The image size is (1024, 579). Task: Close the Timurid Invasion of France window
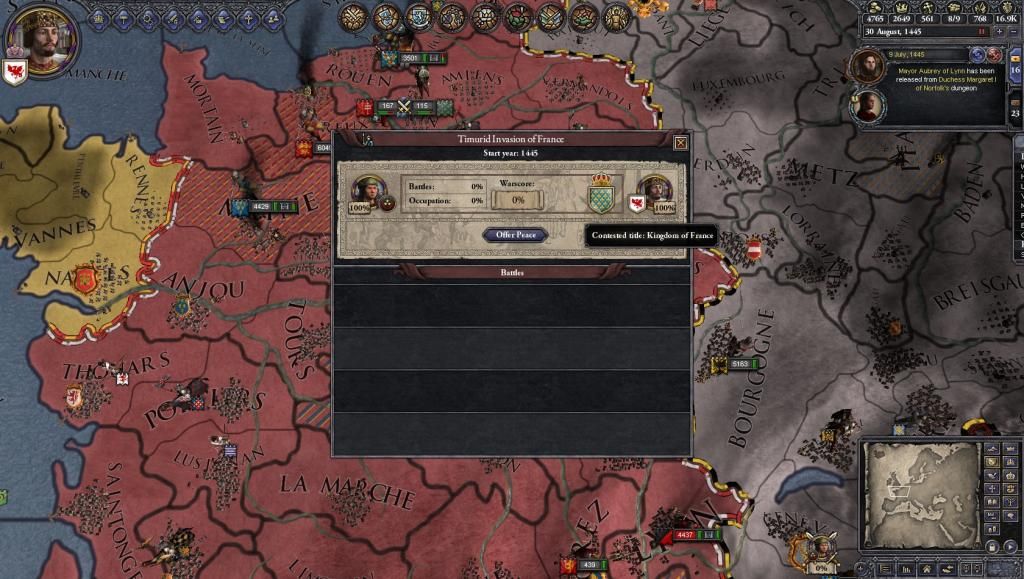(681, 143)
